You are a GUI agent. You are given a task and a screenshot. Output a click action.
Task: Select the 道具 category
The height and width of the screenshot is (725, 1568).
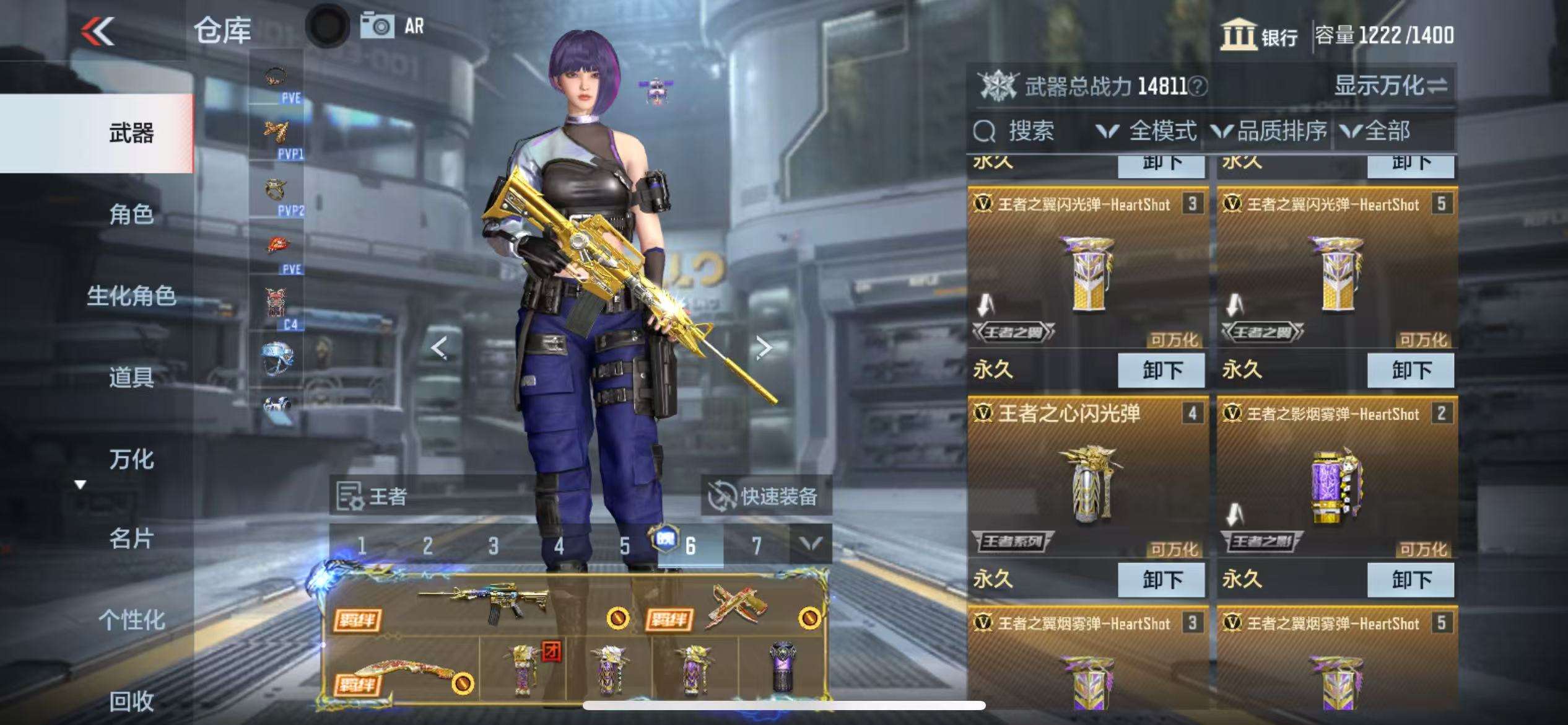pos(131,377)
